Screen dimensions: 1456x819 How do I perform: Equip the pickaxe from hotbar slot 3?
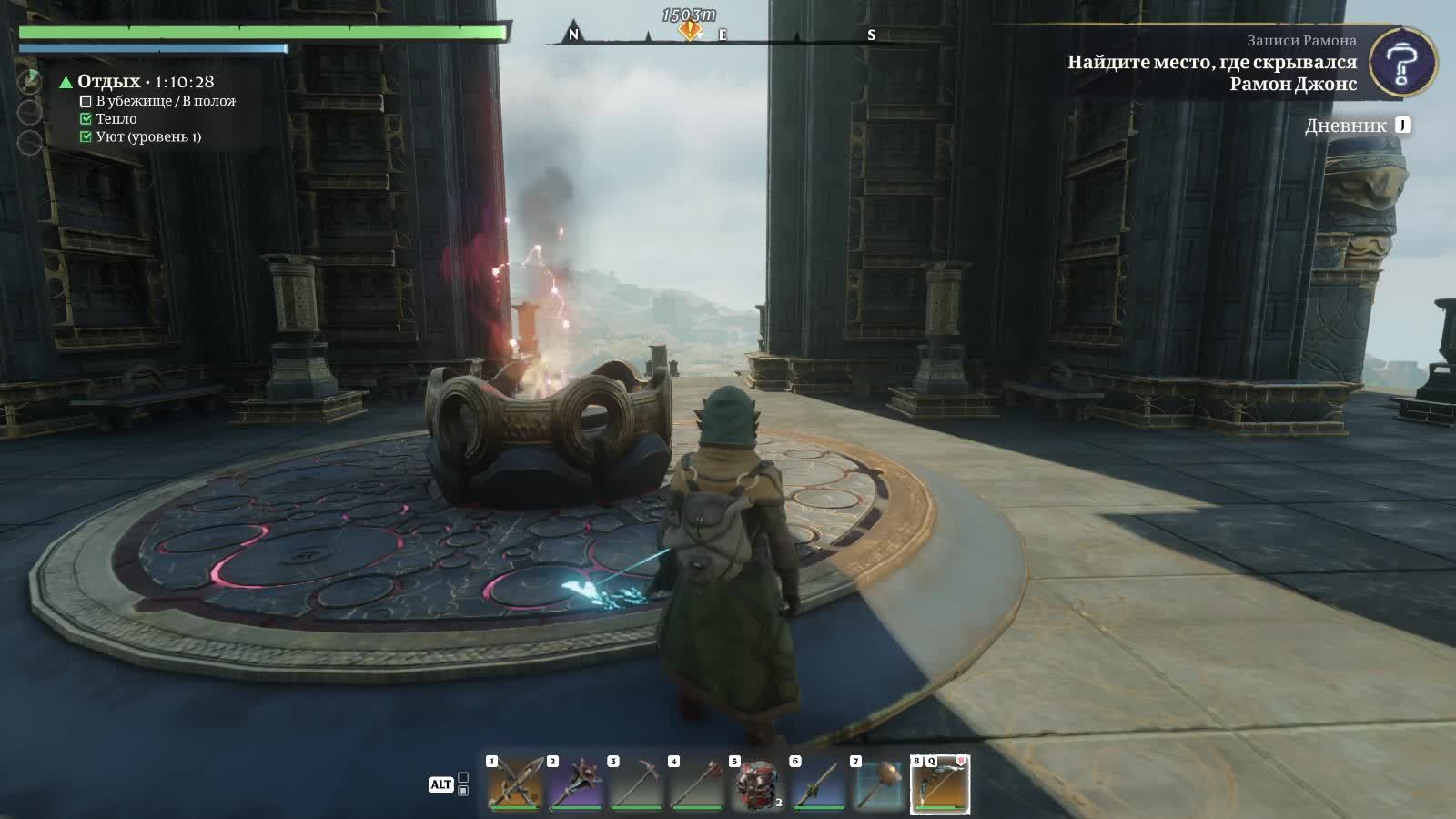(x=636, y=784)
